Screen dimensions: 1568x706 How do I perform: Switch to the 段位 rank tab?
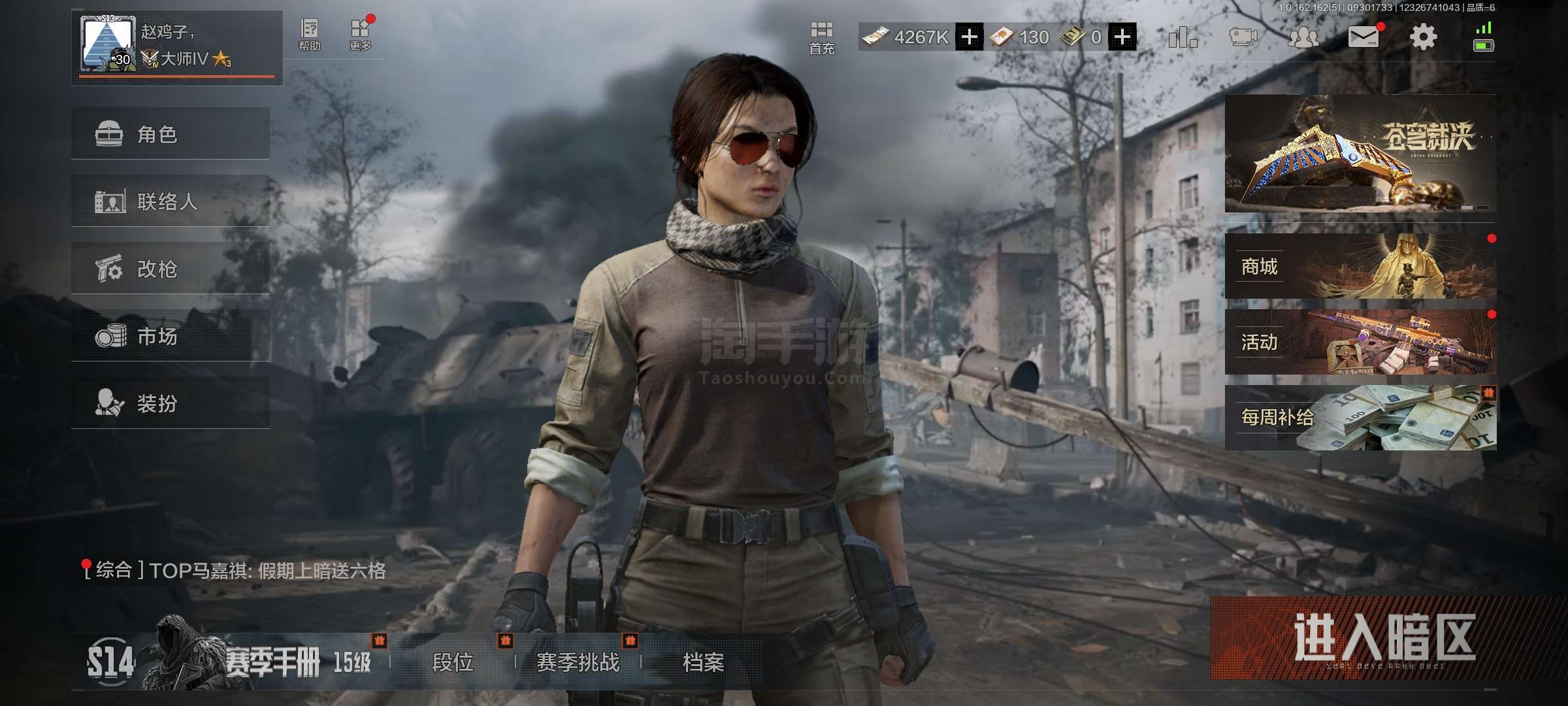[452, 662]
